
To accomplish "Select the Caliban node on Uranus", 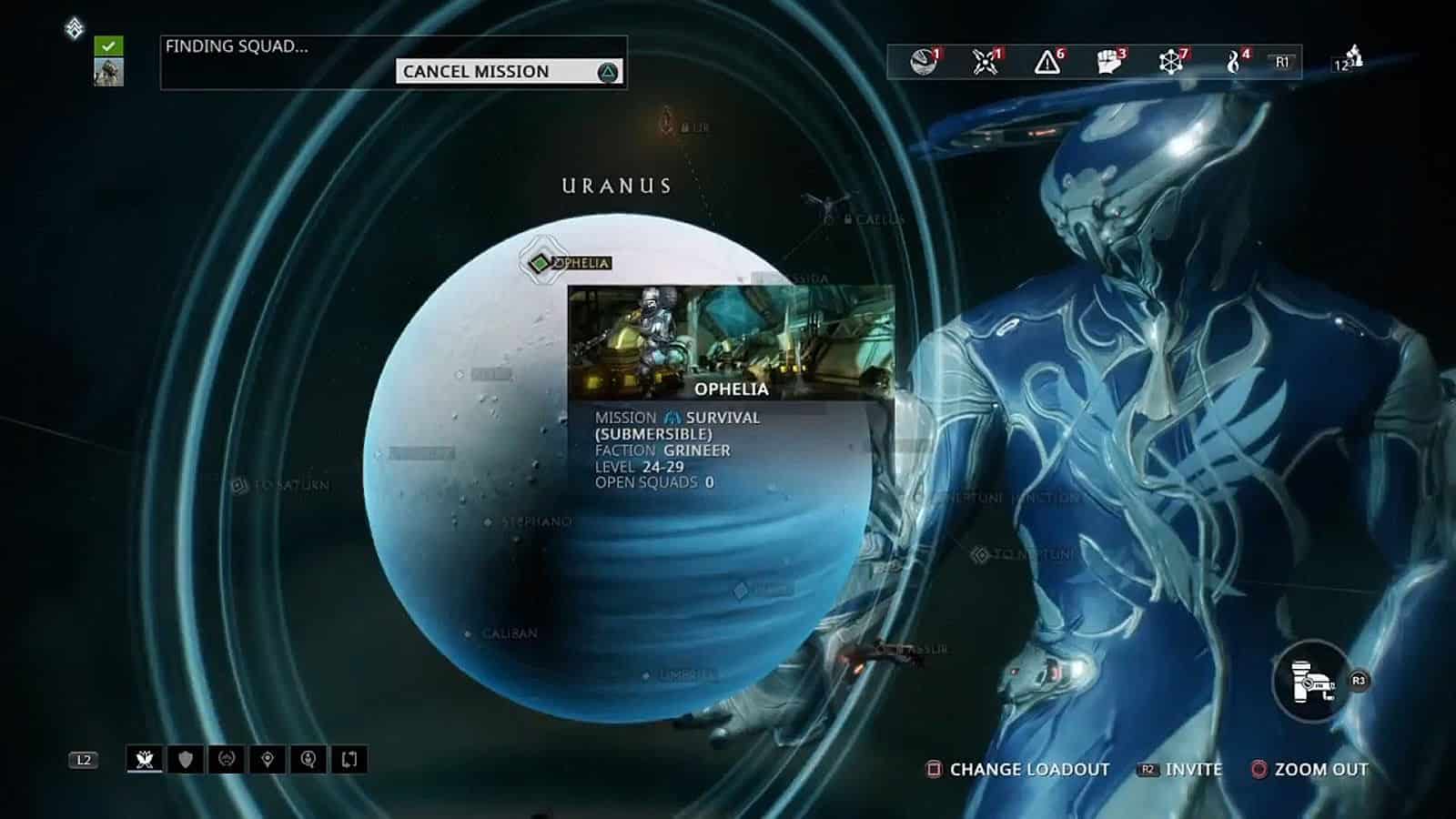I will 469,633.
